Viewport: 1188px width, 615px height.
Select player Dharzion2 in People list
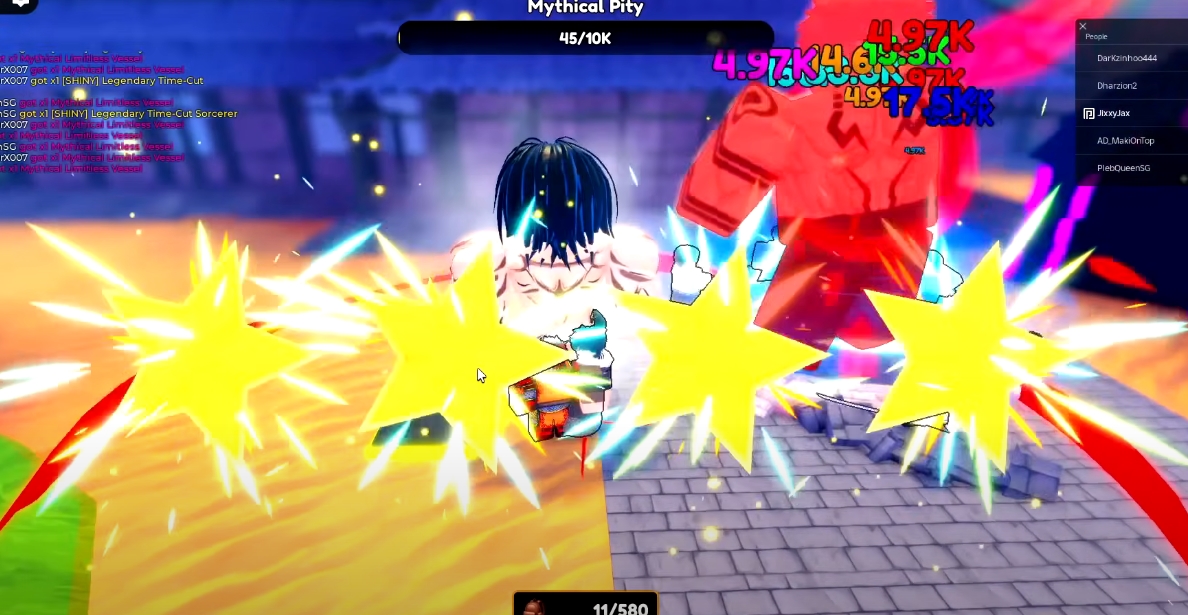point(1116,86)
